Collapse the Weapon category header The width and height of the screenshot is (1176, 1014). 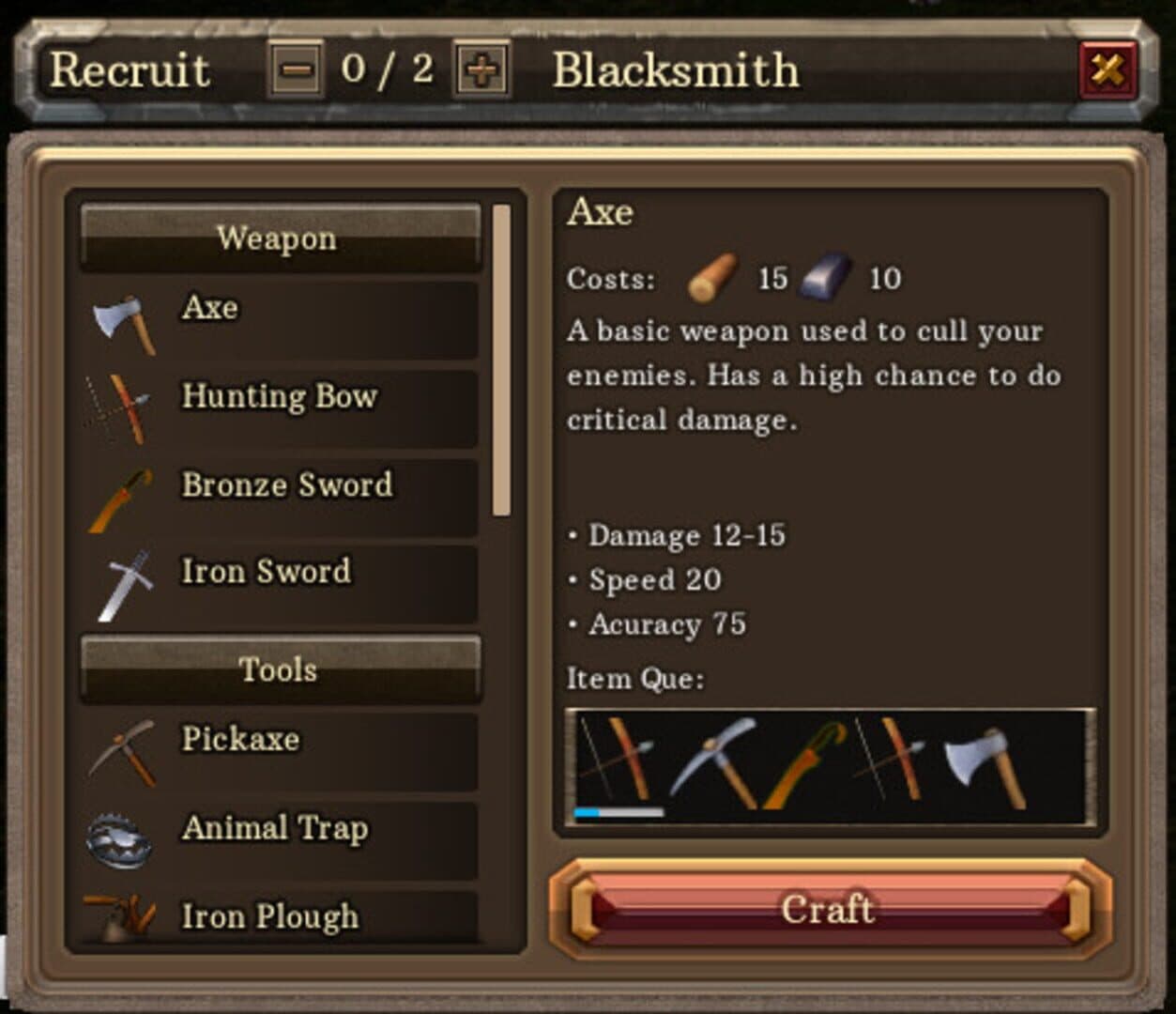point(280,238)
